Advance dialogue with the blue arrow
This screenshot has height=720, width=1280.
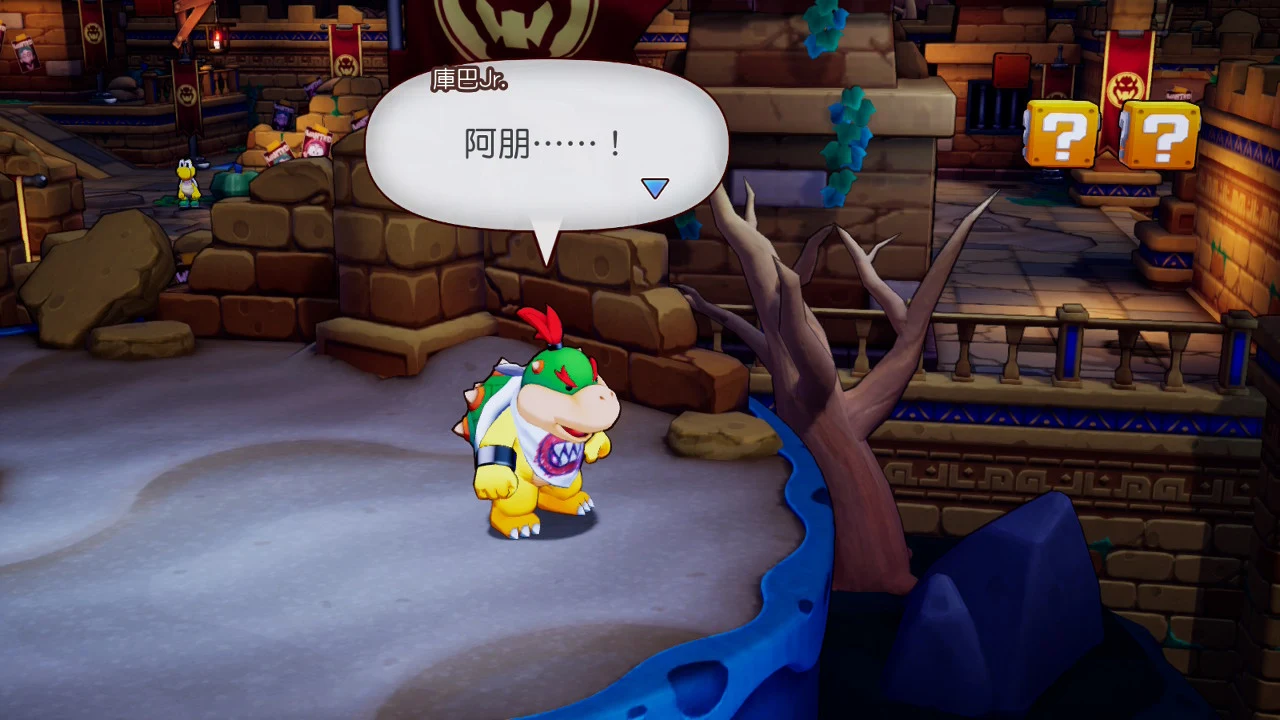point(654,188)
